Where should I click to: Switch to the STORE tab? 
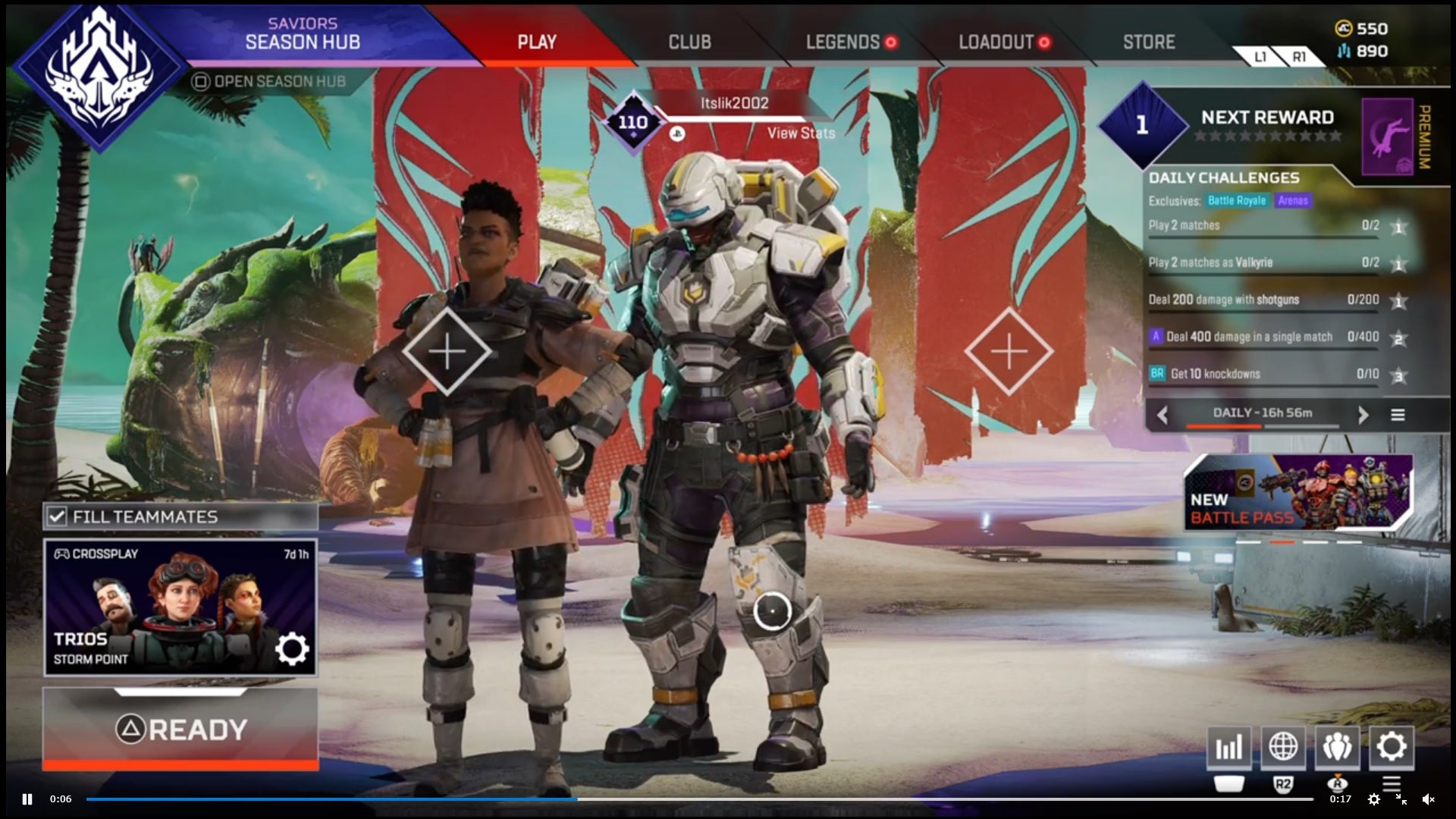click(x=1148, y=42)
